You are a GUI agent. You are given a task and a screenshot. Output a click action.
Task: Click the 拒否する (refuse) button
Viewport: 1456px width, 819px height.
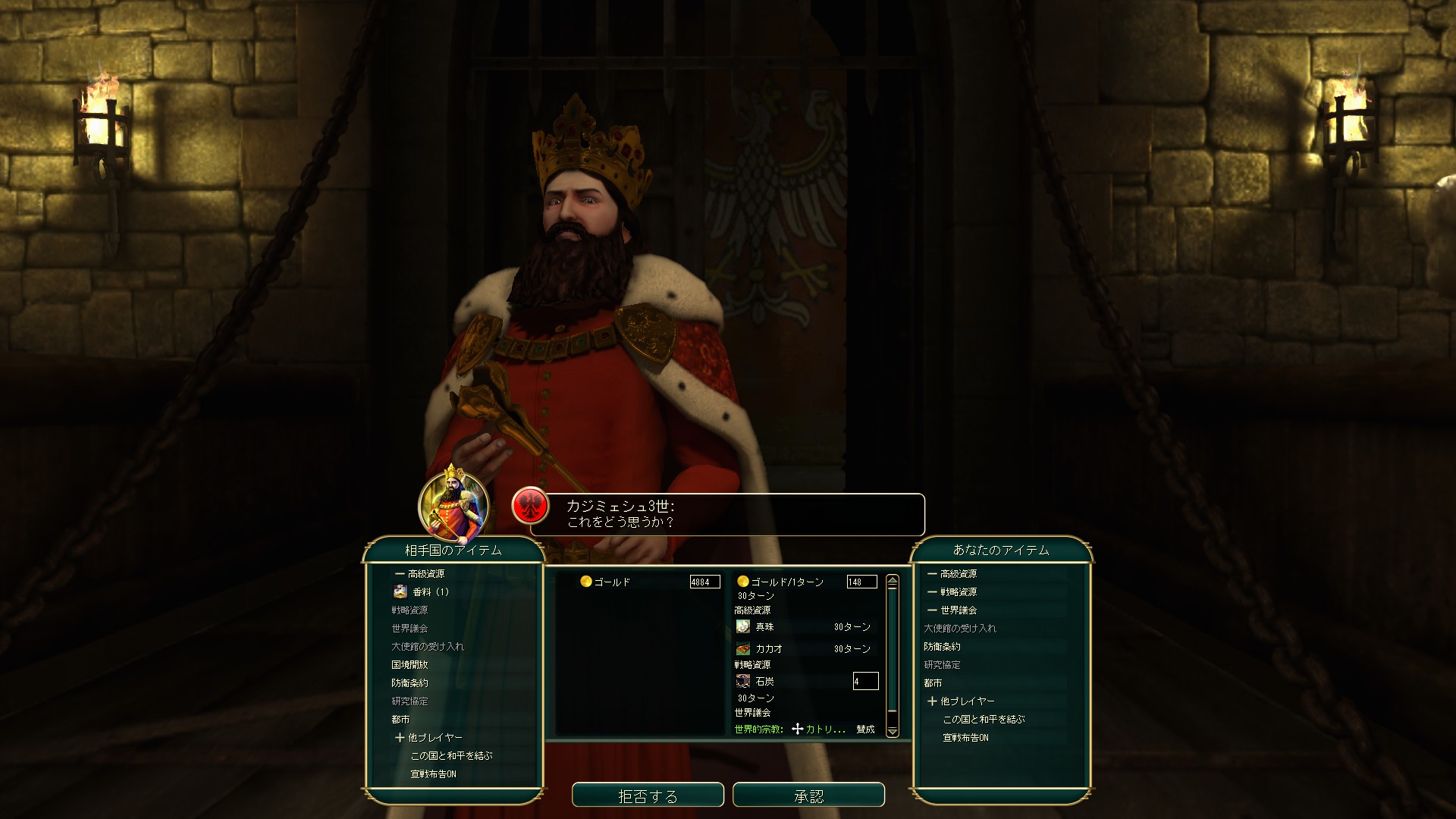tap(648, 795)
